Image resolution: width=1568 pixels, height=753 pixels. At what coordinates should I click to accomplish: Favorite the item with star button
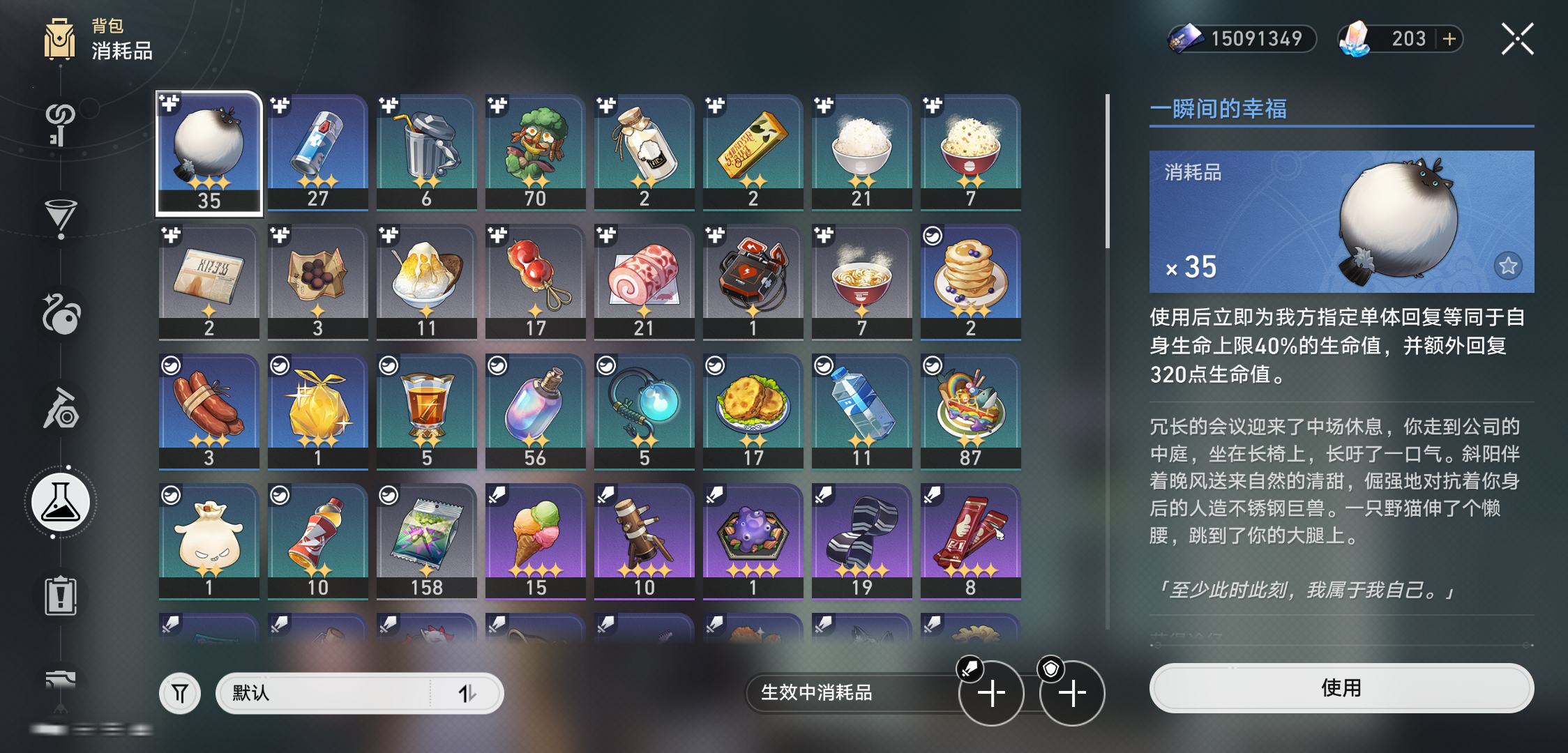(x=1508, y=266)
